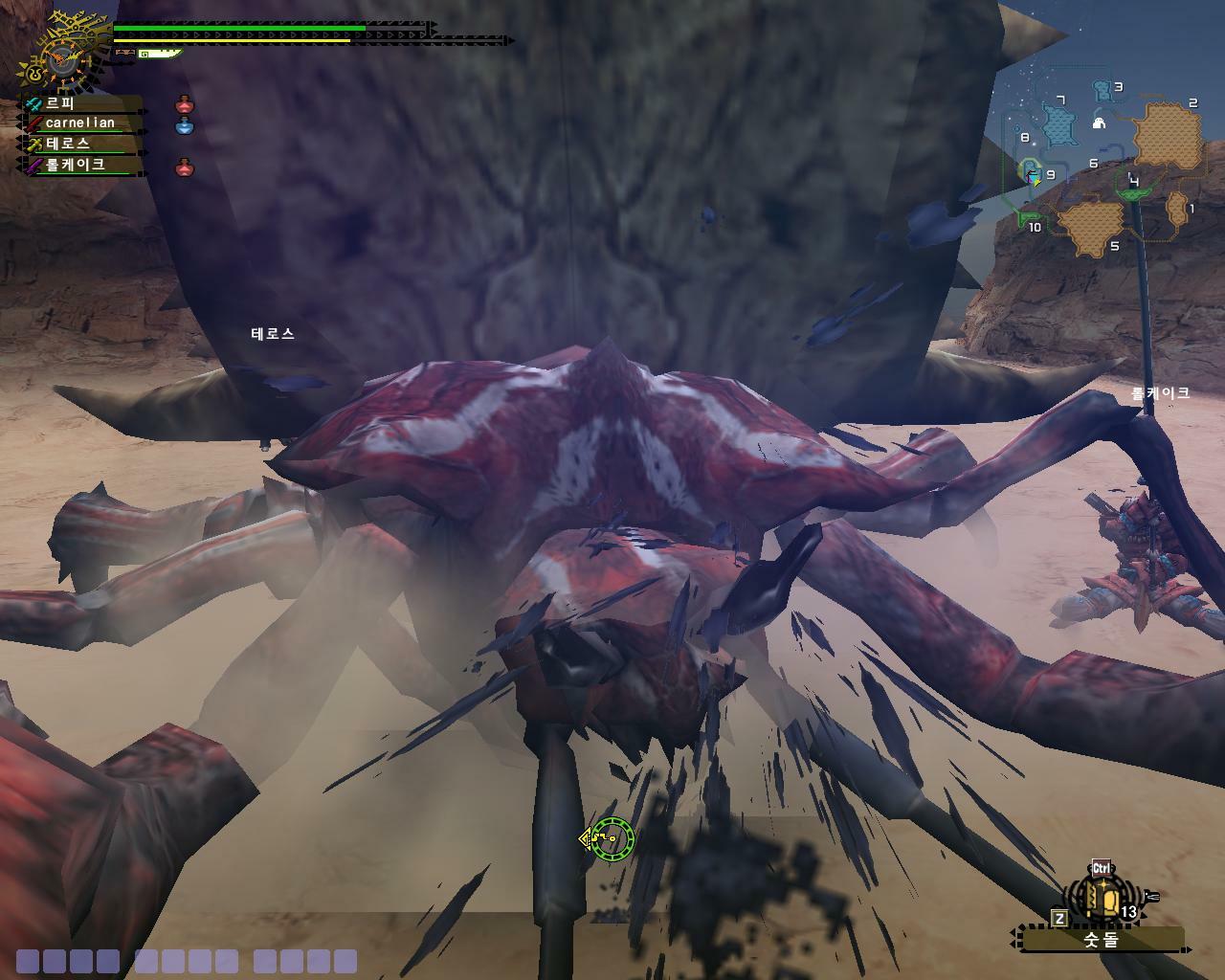The height and width of the screenshot is (980, 1225).
Task: Choose party member 테로스 from the list
Action: 69,144
